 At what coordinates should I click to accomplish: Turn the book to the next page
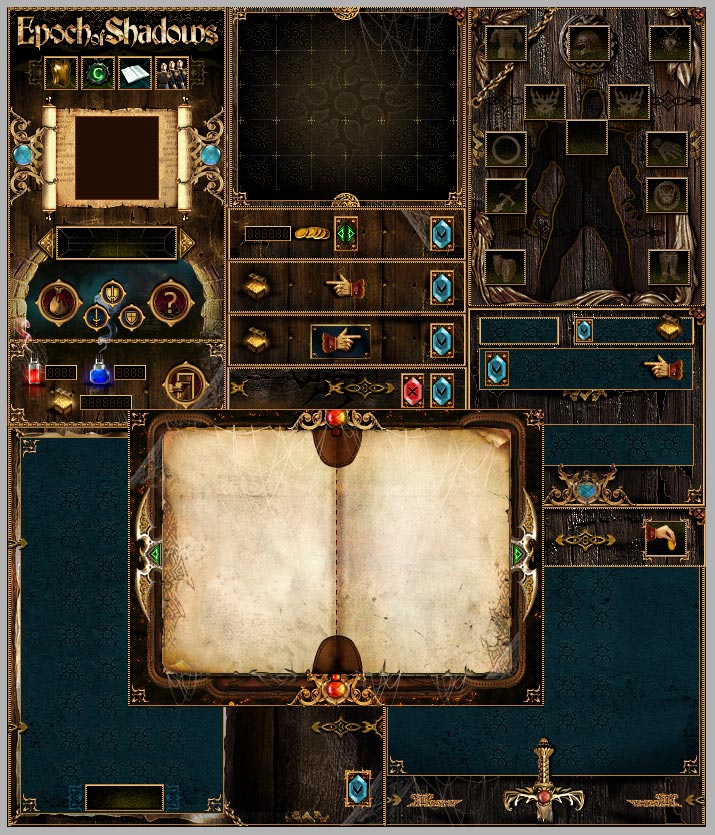point(519,552)
